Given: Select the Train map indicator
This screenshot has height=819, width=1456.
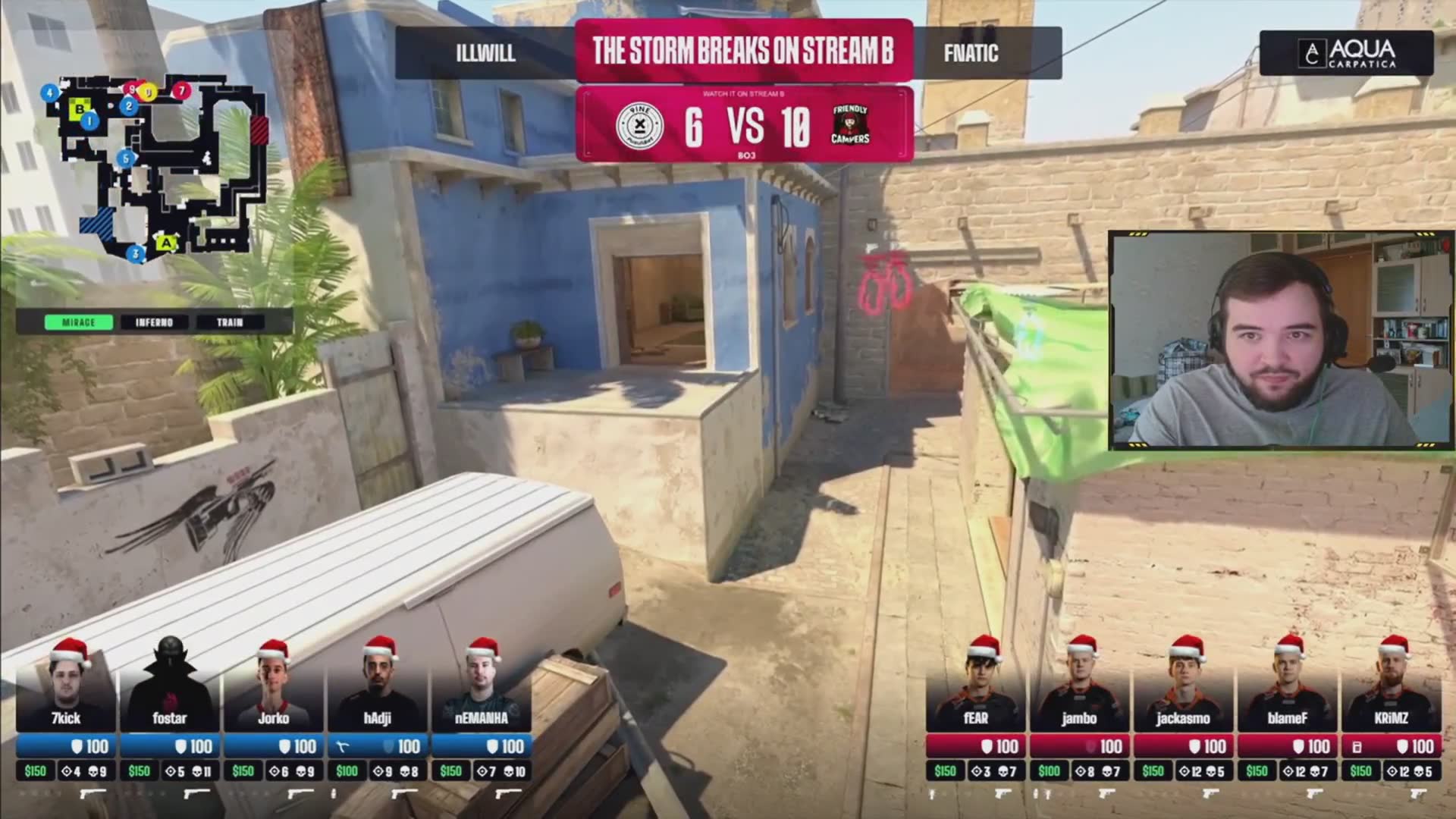Looking at the screenshot, I should coord(230,322).
